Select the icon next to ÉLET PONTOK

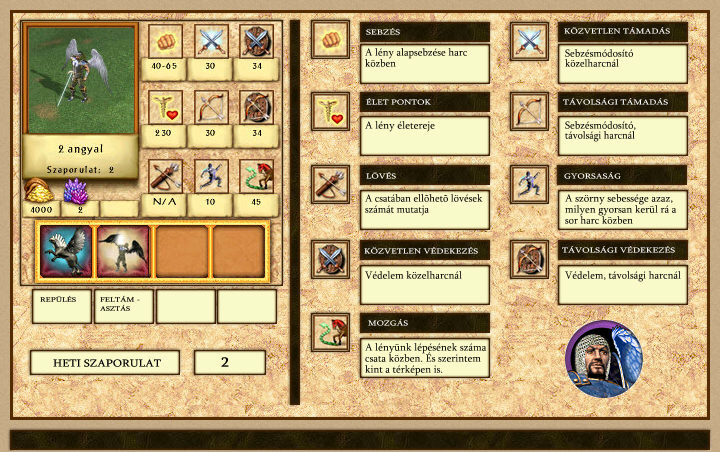pos(330,111)
